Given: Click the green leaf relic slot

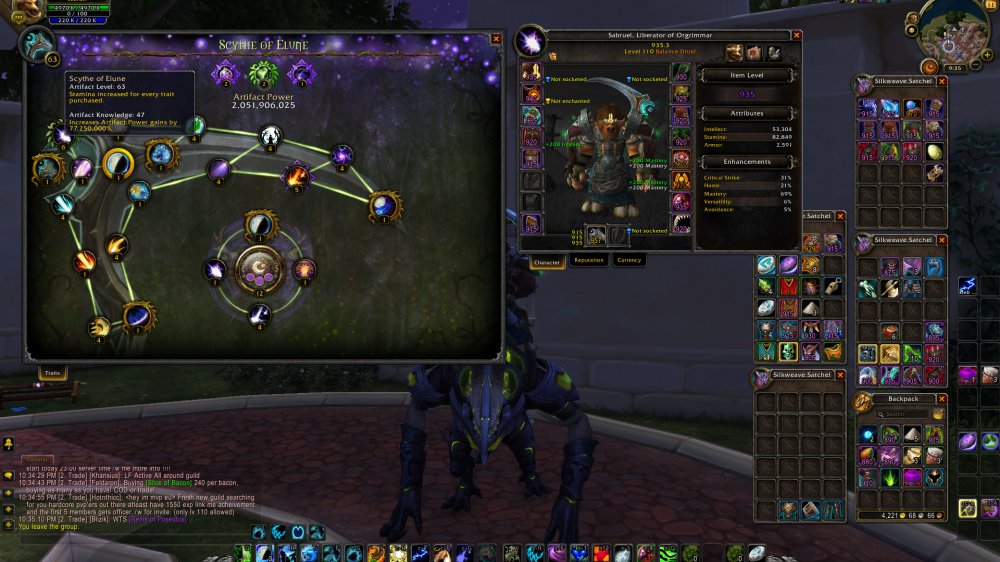Looking at the screenshot, I should (x=264, y=74).
